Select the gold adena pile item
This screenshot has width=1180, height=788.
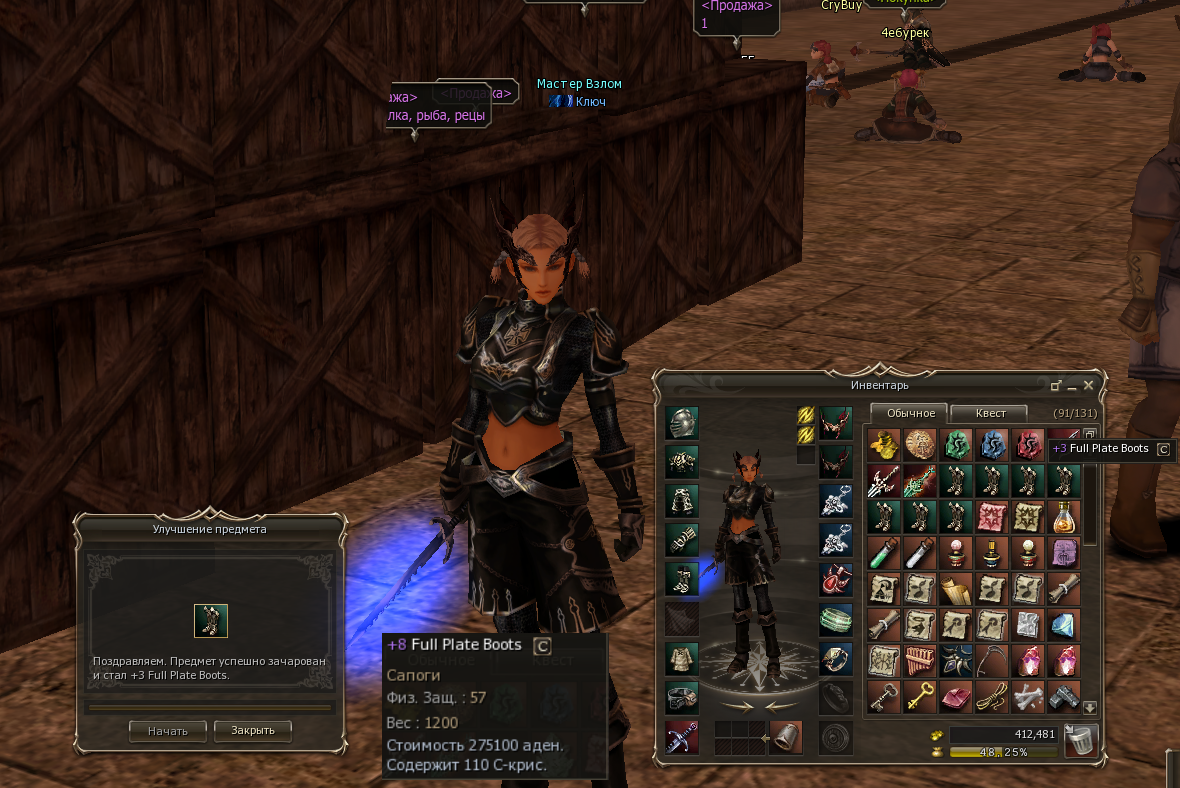coord(884,443)
